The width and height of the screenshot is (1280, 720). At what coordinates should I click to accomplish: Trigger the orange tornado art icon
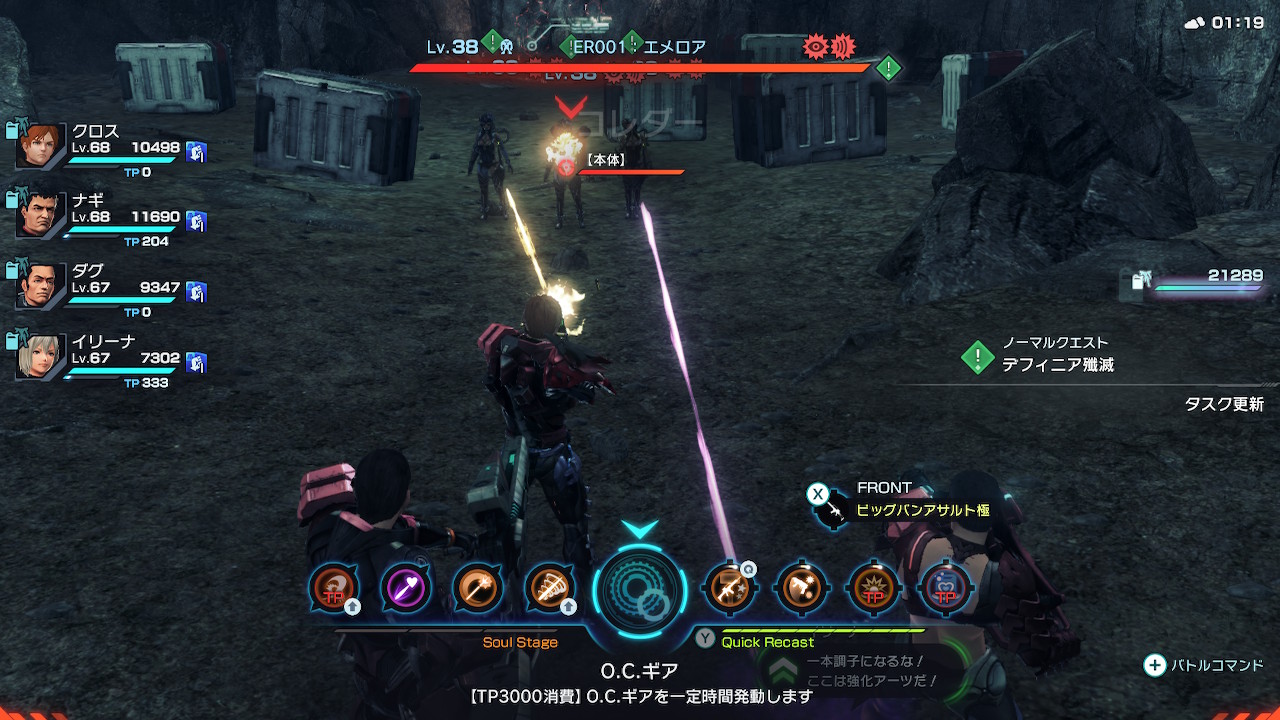click(x=549, y=588)
